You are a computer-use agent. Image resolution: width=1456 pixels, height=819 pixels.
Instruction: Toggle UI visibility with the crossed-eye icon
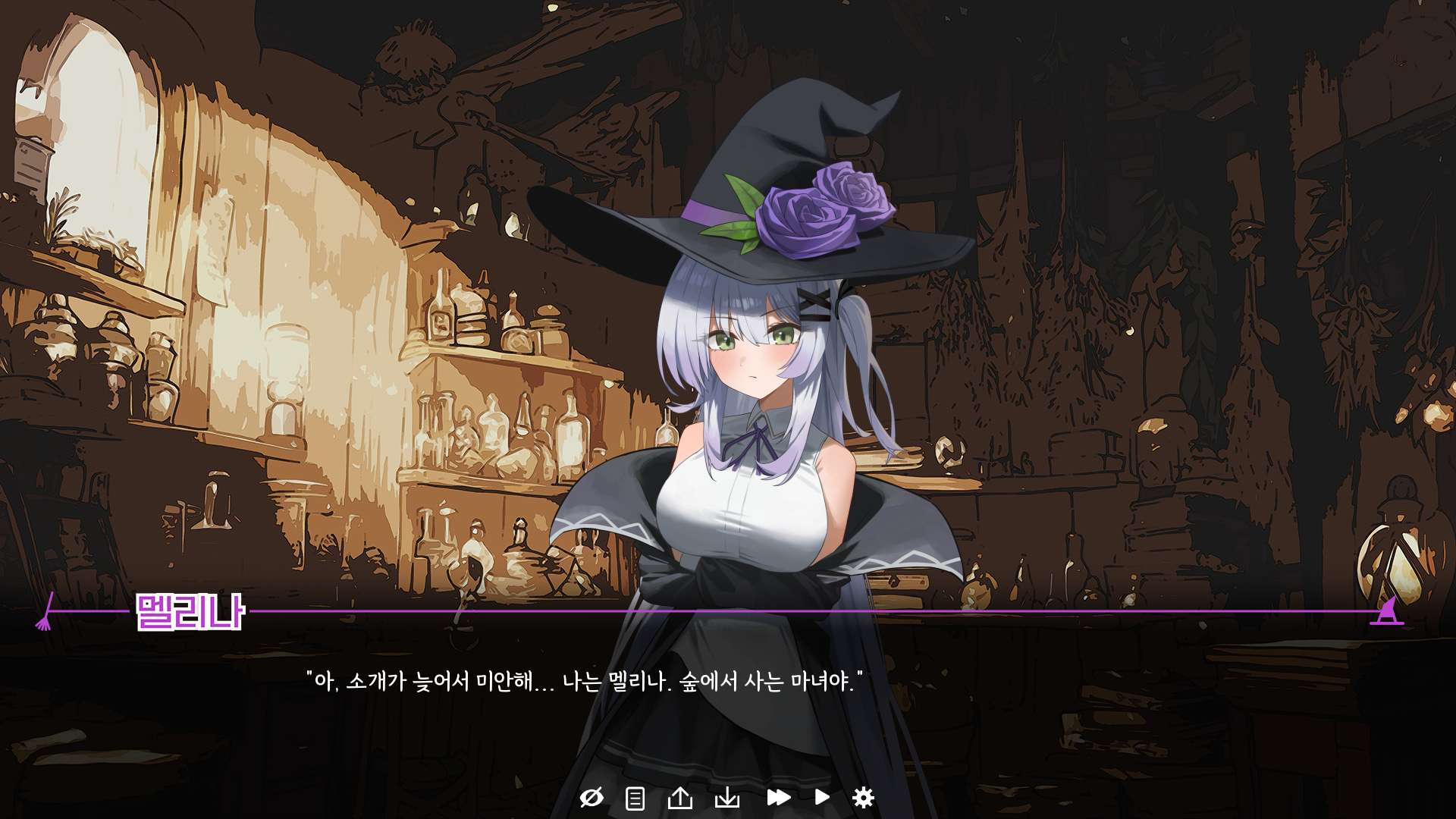(x=592, y=798)
